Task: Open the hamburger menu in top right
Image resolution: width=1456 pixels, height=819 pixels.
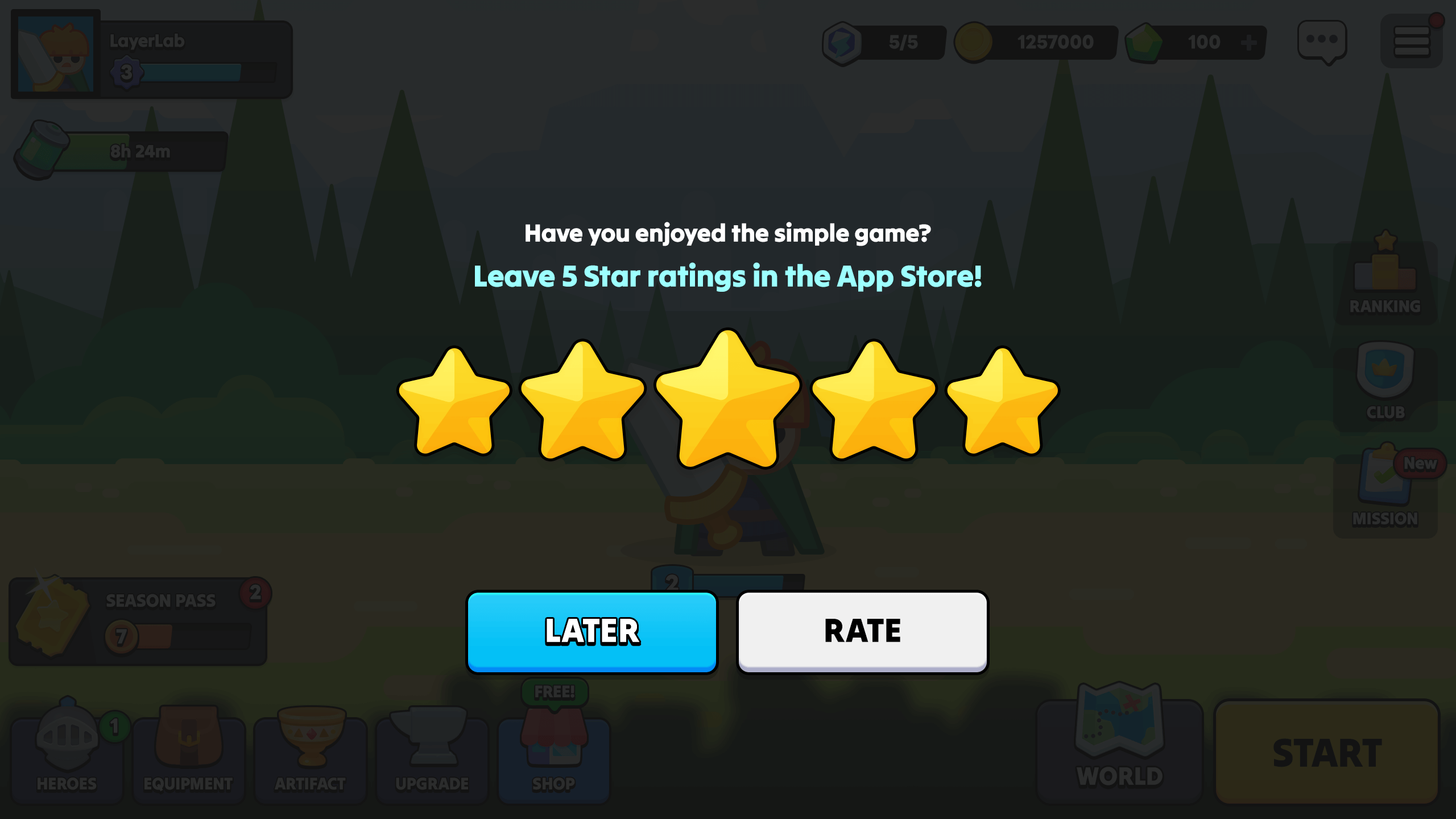Action: [1412, 40]
